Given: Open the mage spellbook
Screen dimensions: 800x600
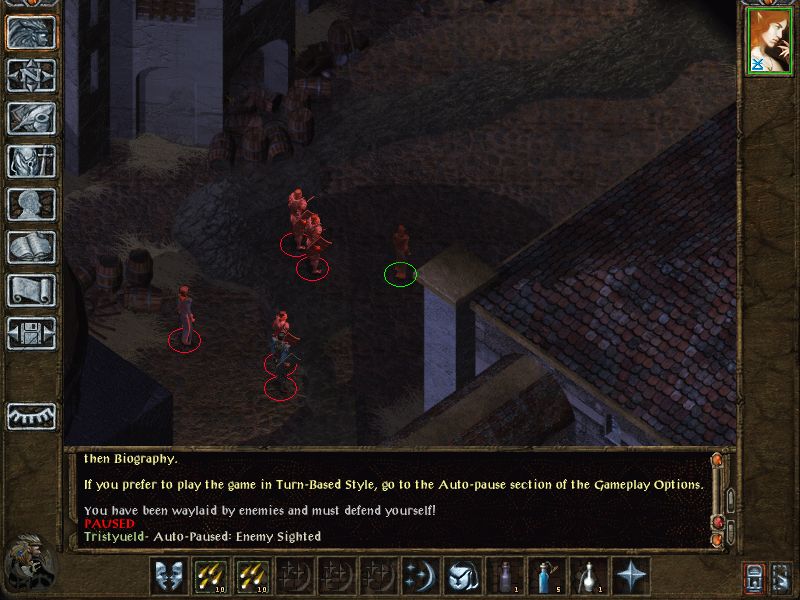Looking at the screenshot, I should (x=31, y=247).
